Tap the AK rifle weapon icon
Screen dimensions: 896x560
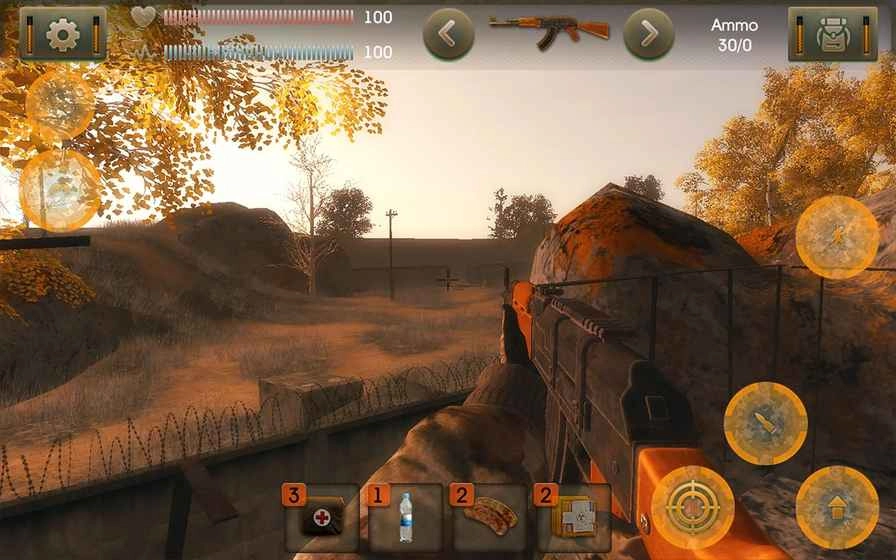point(548,33)
